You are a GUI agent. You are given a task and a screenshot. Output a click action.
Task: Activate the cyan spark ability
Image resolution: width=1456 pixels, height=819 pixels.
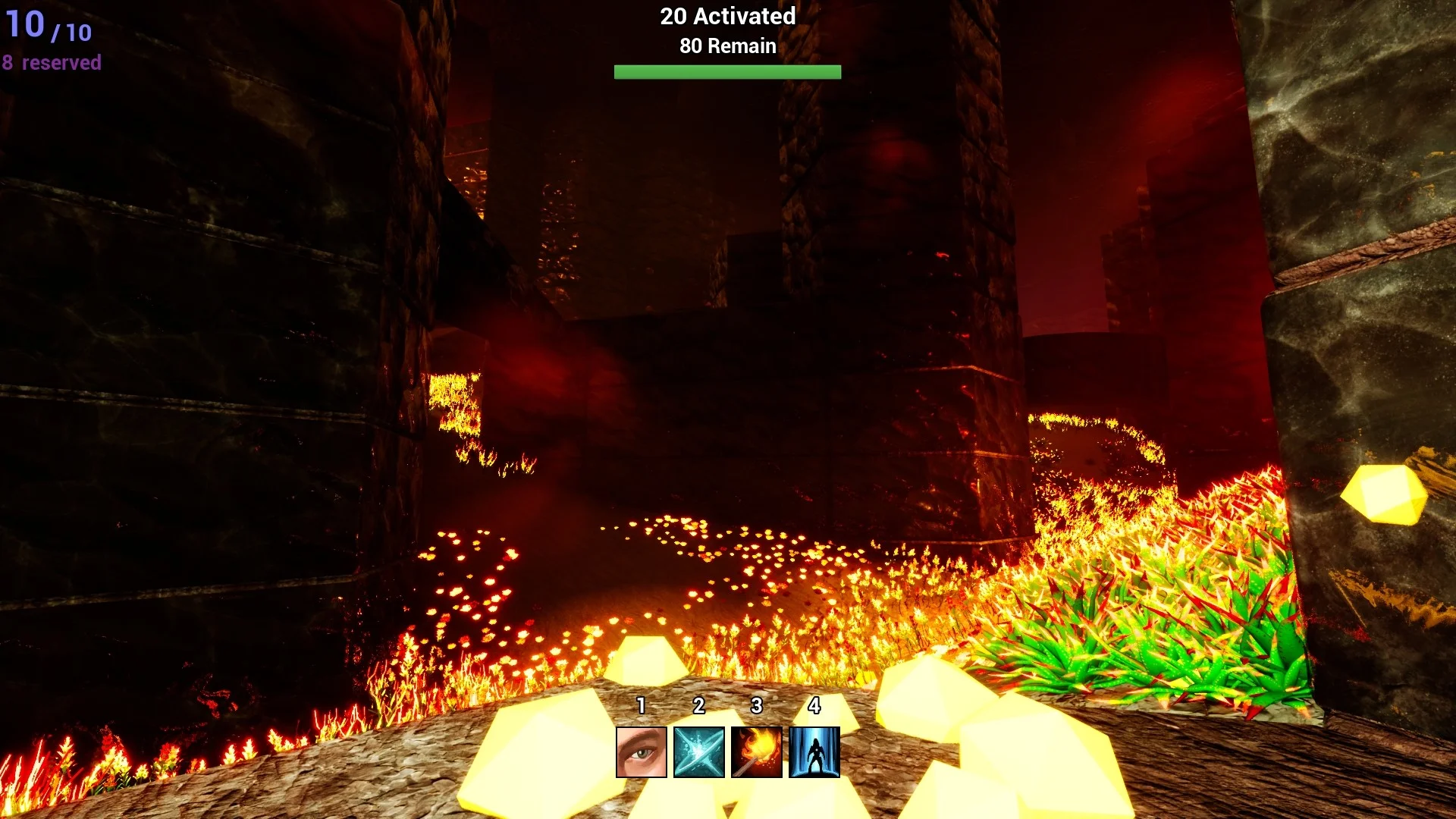(699, 752)
